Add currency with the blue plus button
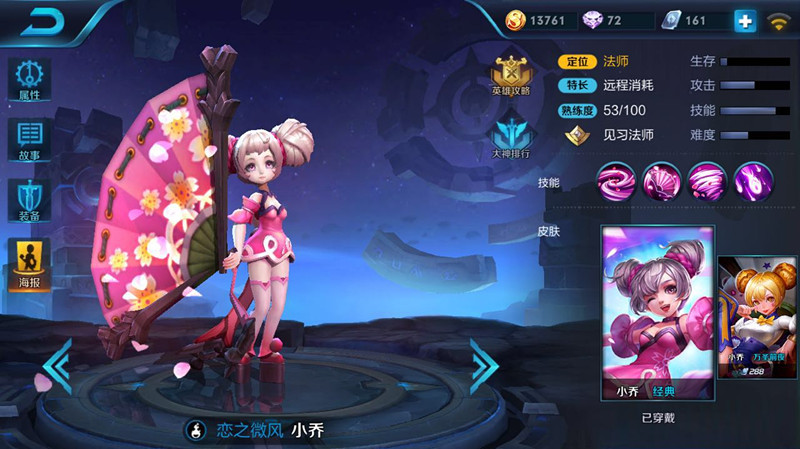This screenshot has width=800, height=449. 744,20
